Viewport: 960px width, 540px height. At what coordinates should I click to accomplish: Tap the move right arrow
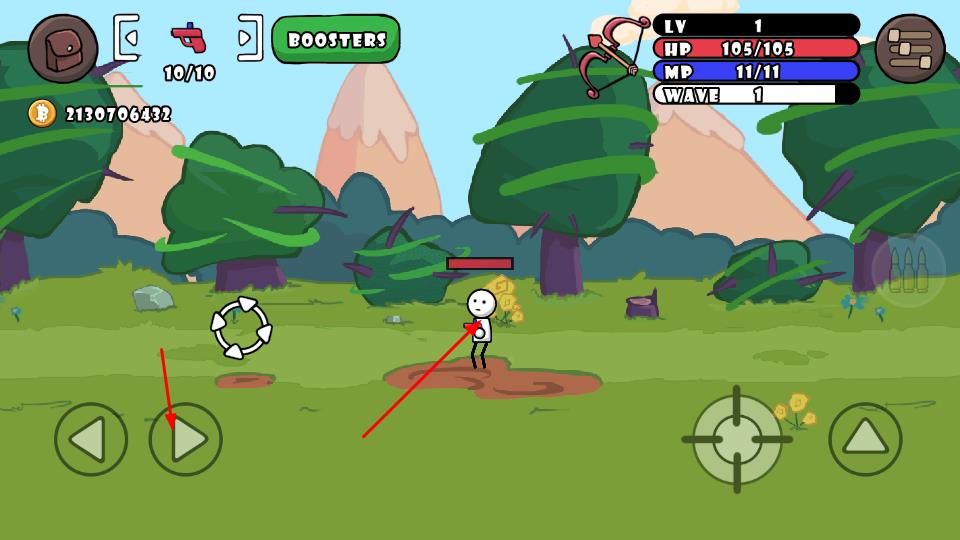click(x=186, y=439)
